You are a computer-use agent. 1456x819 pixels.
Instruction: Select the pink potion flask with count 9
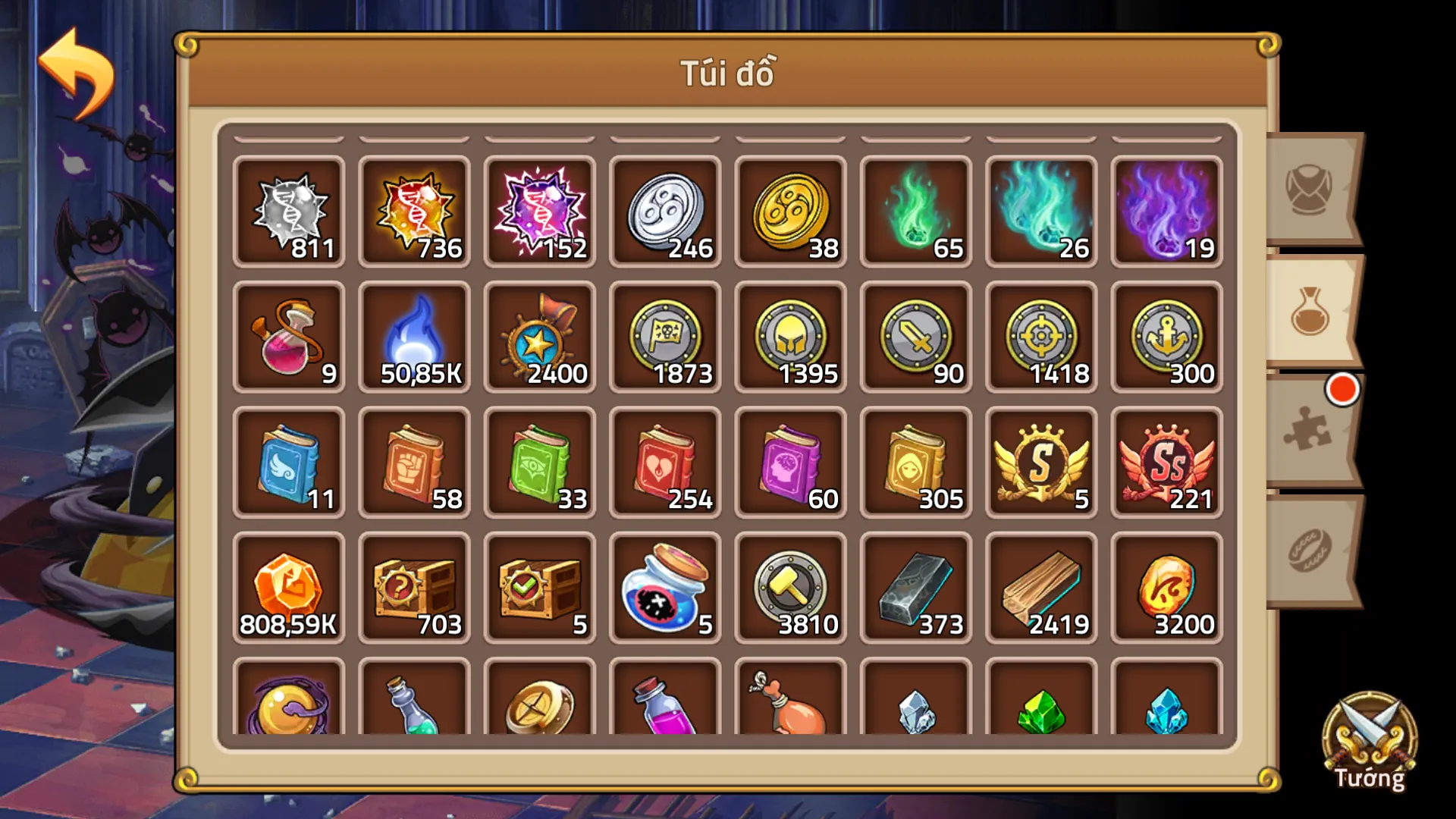click(x=288, y=337)
